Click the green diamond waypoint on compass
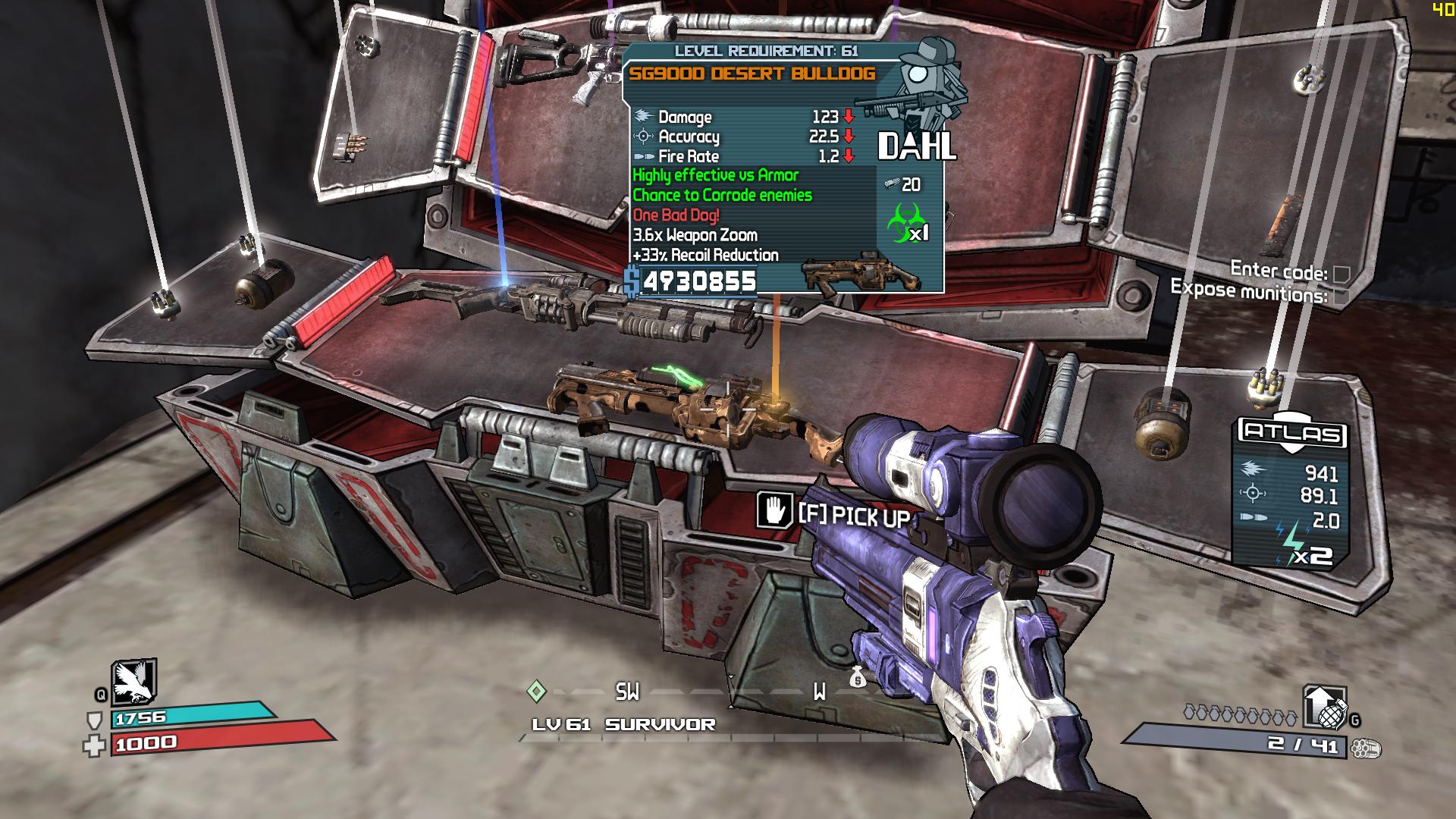The height and width of the screenshot is (819, 1456). pos(536,691)
